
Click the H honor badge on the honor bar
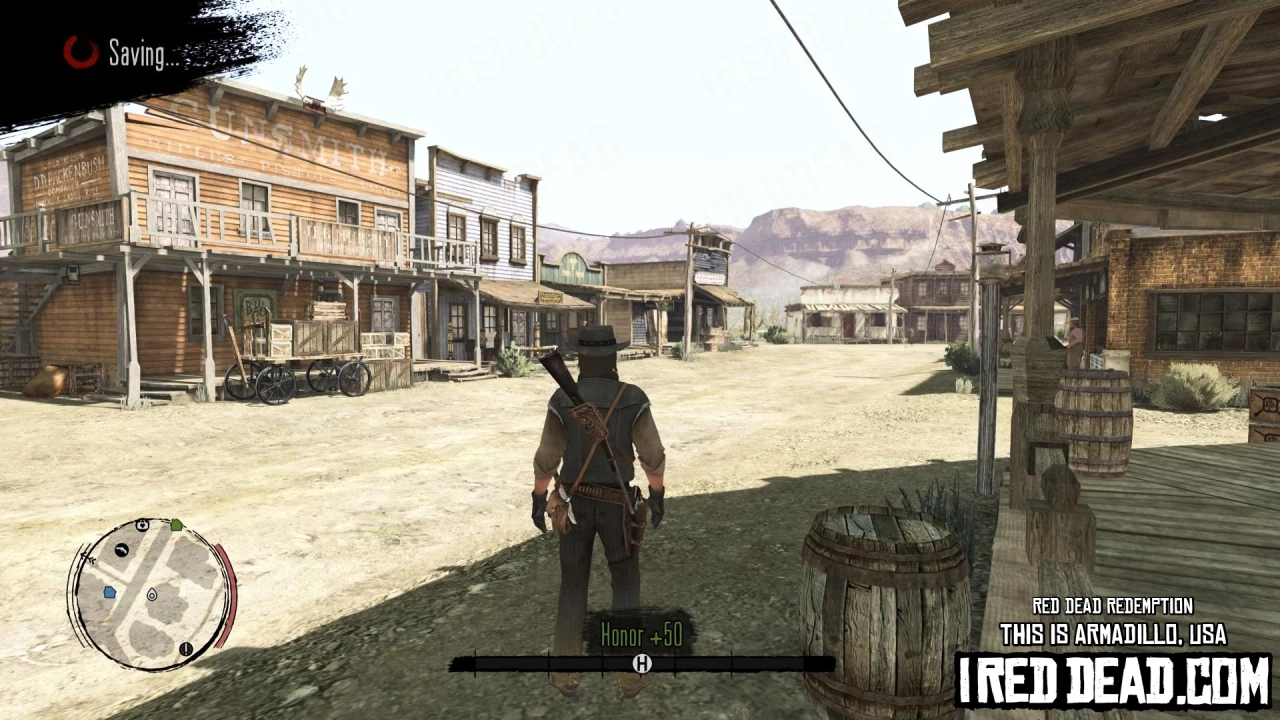pyautogui.click(x=640, y=662)
